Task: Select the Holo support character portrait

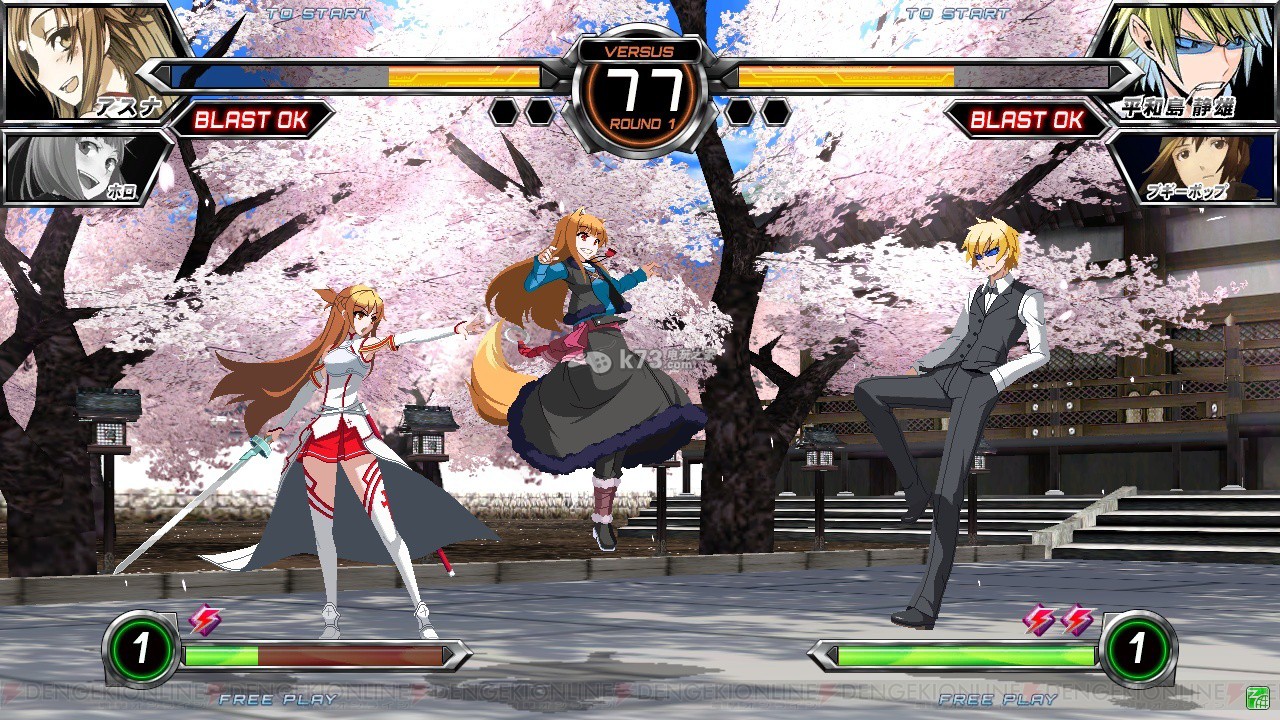Action: pyautogui.click(x=80, y=165)
